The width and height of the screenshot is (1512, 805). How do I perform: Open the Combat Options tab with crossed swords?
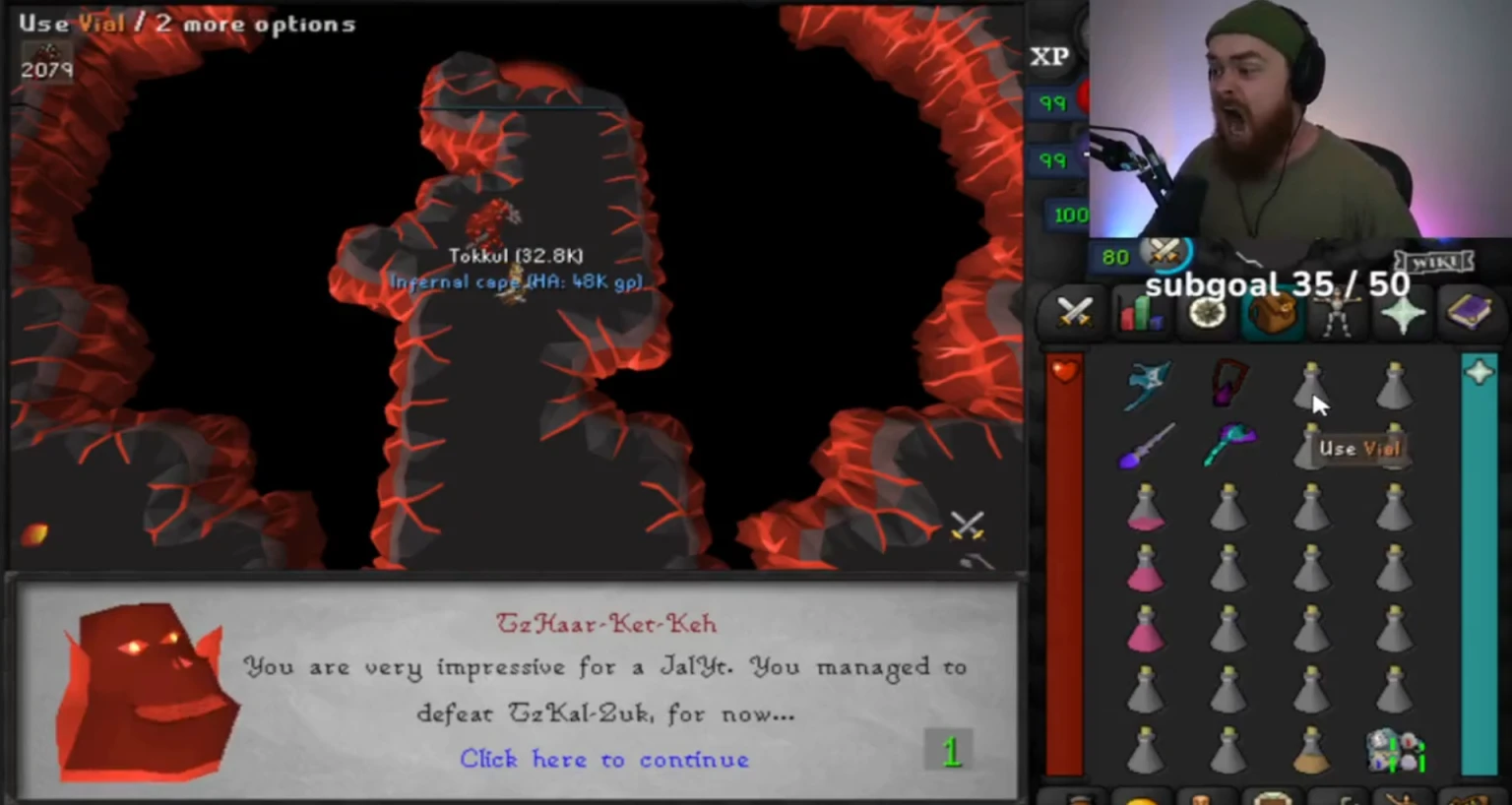(x=1076, y=312)
